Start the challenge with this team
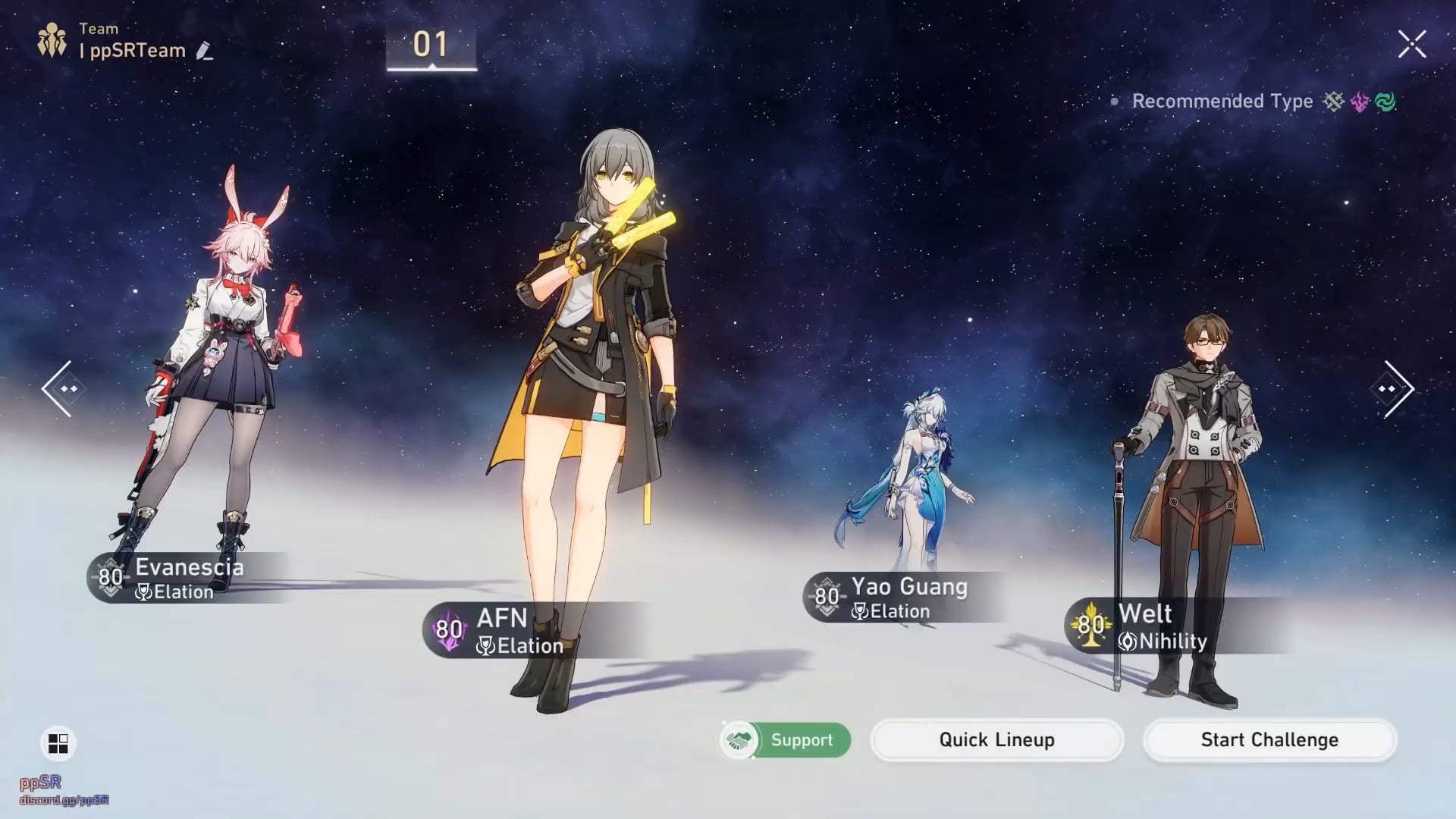Screen dimensions: 1456x819 1269,739
